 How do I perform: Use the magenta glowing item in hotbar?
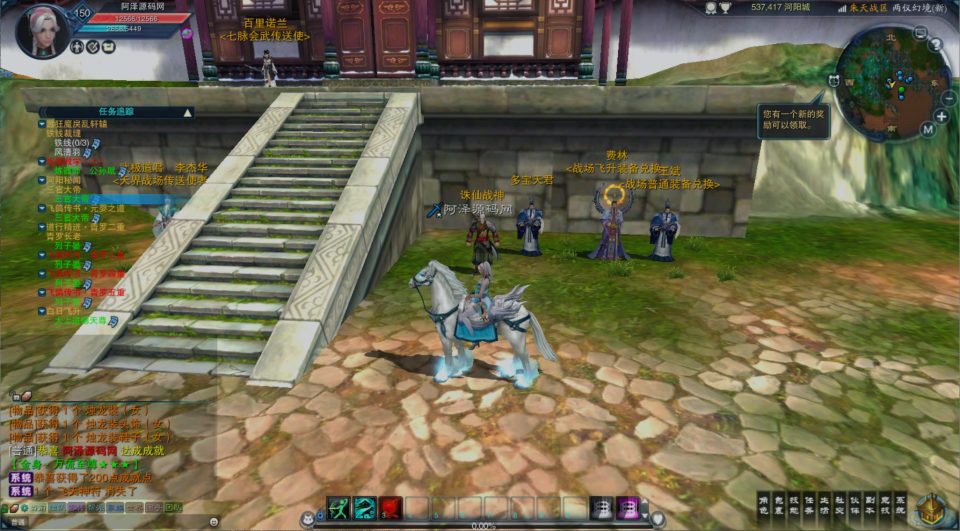point(628,508)
